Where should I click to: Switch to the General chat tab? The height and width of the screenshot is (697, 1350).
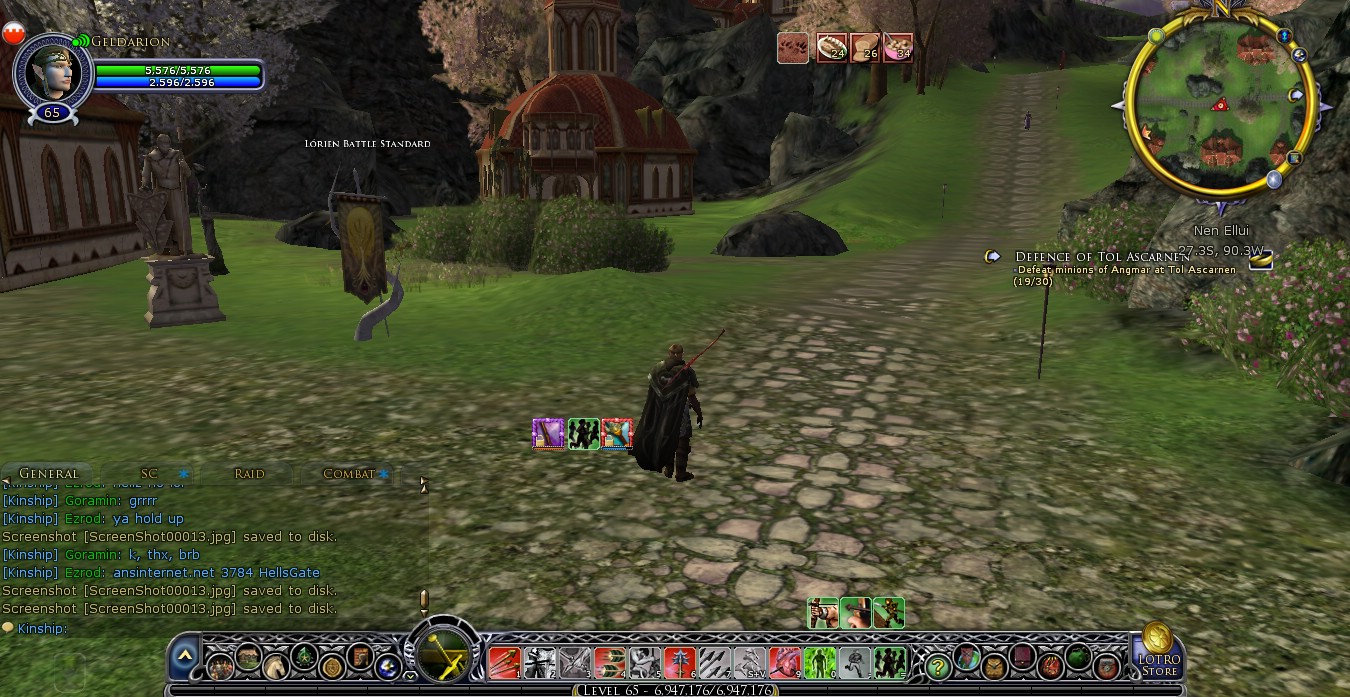[x=48, y=473]
